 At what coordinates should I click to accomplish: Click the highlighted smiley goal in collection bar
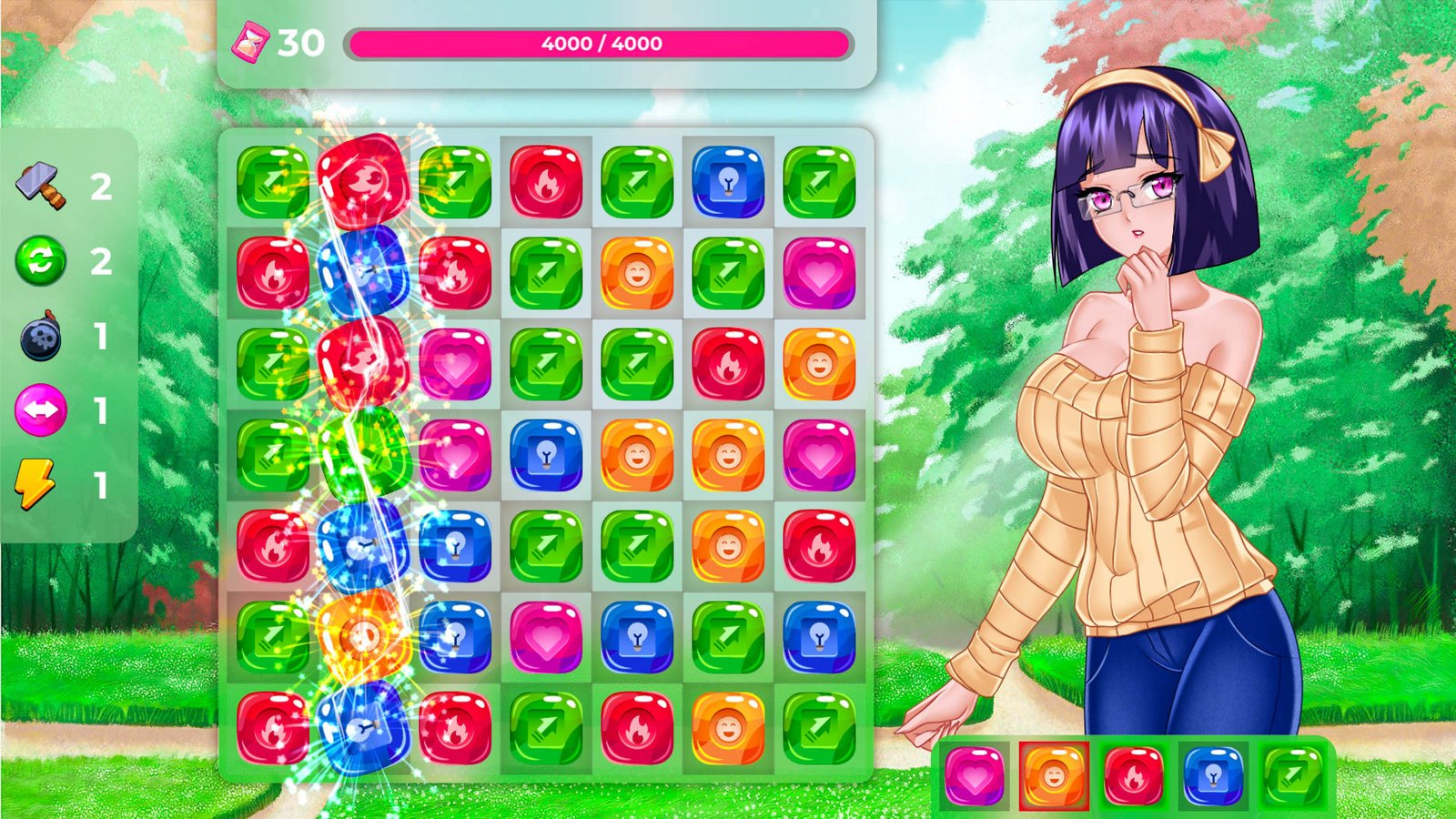(x=1054, y=780)
